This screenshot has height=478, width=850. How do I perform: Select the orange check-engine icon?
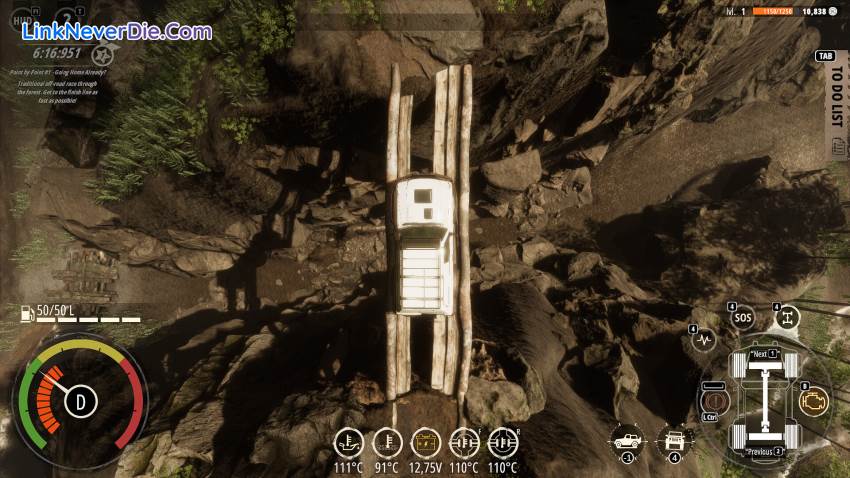(x=814, y=401)
